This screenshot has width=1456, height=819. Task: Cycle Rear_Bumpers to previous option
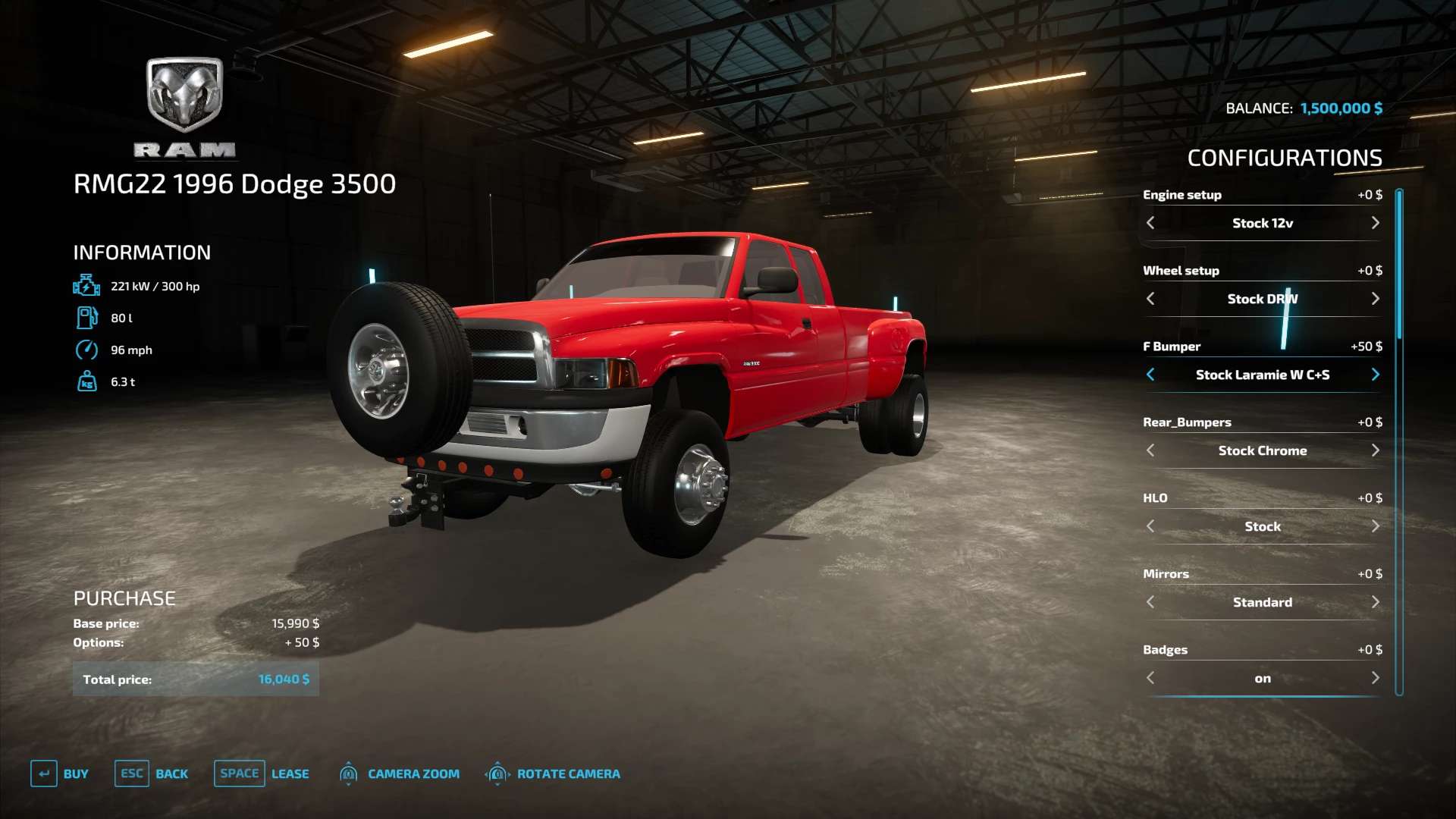tap(1150, 450)
